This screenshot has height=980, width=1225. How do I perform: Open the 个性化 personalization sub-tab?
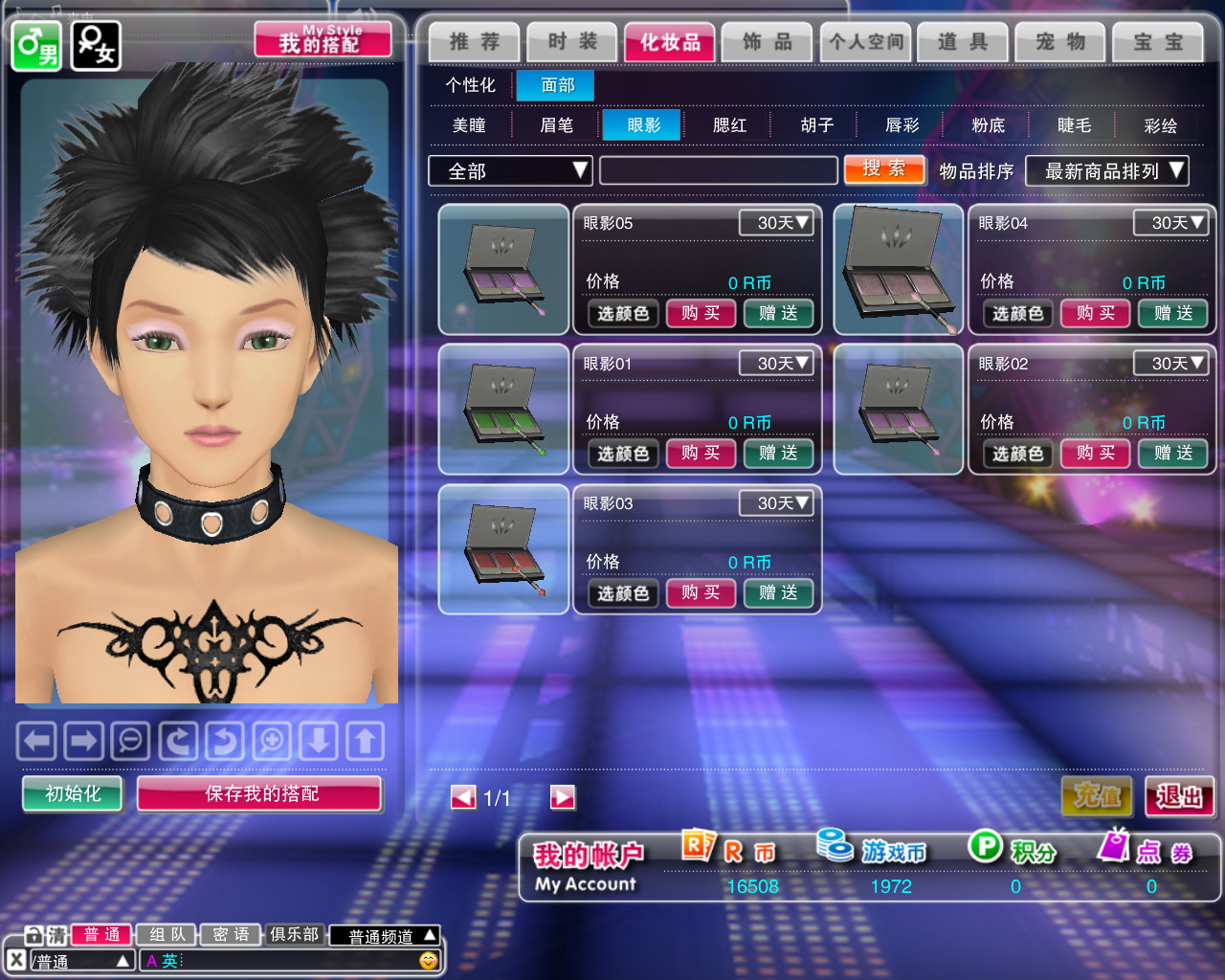click(470, 85)
